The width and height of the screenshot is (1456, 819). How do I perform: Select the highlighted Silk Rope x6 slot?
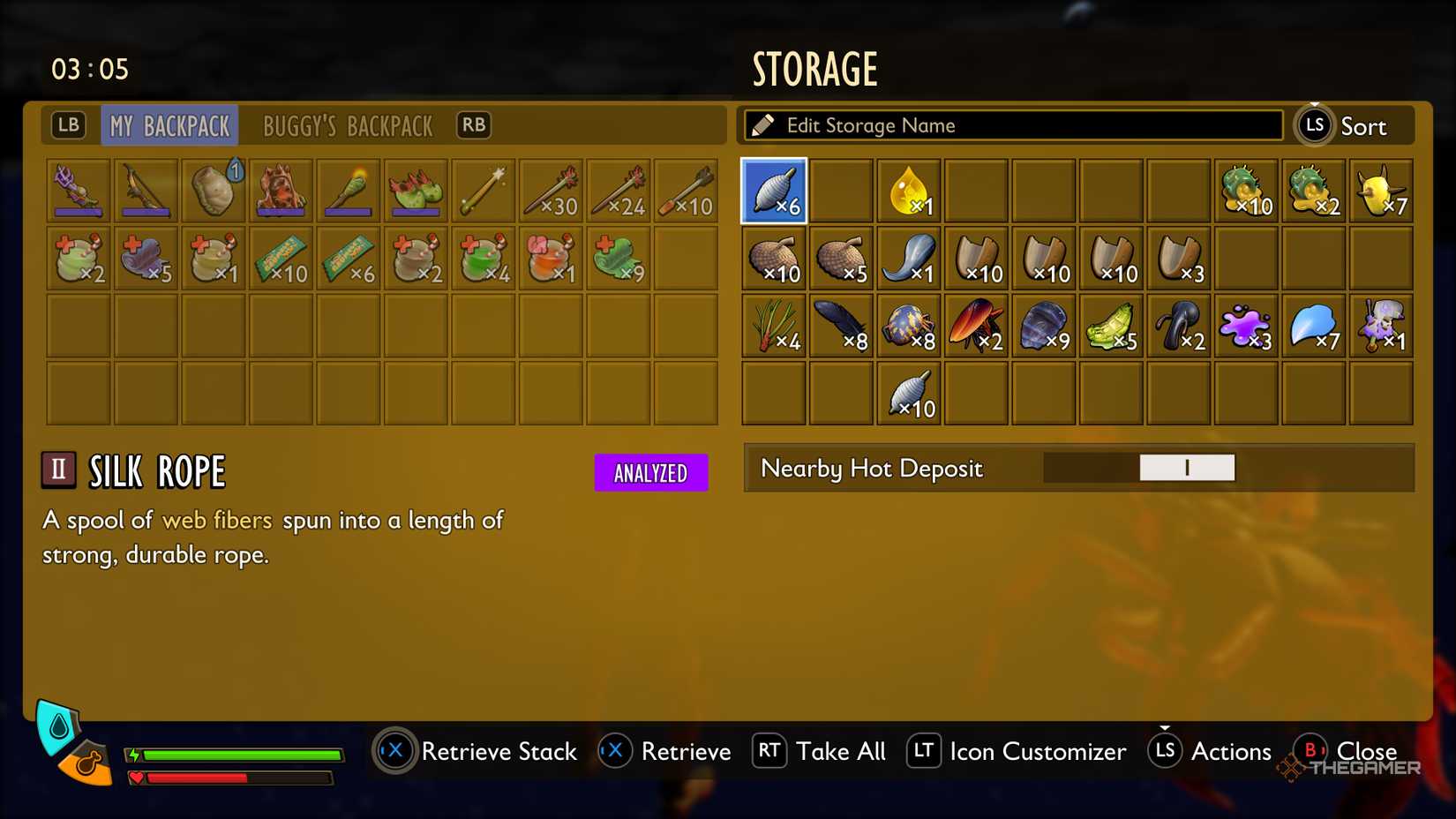tap(774, 191)
